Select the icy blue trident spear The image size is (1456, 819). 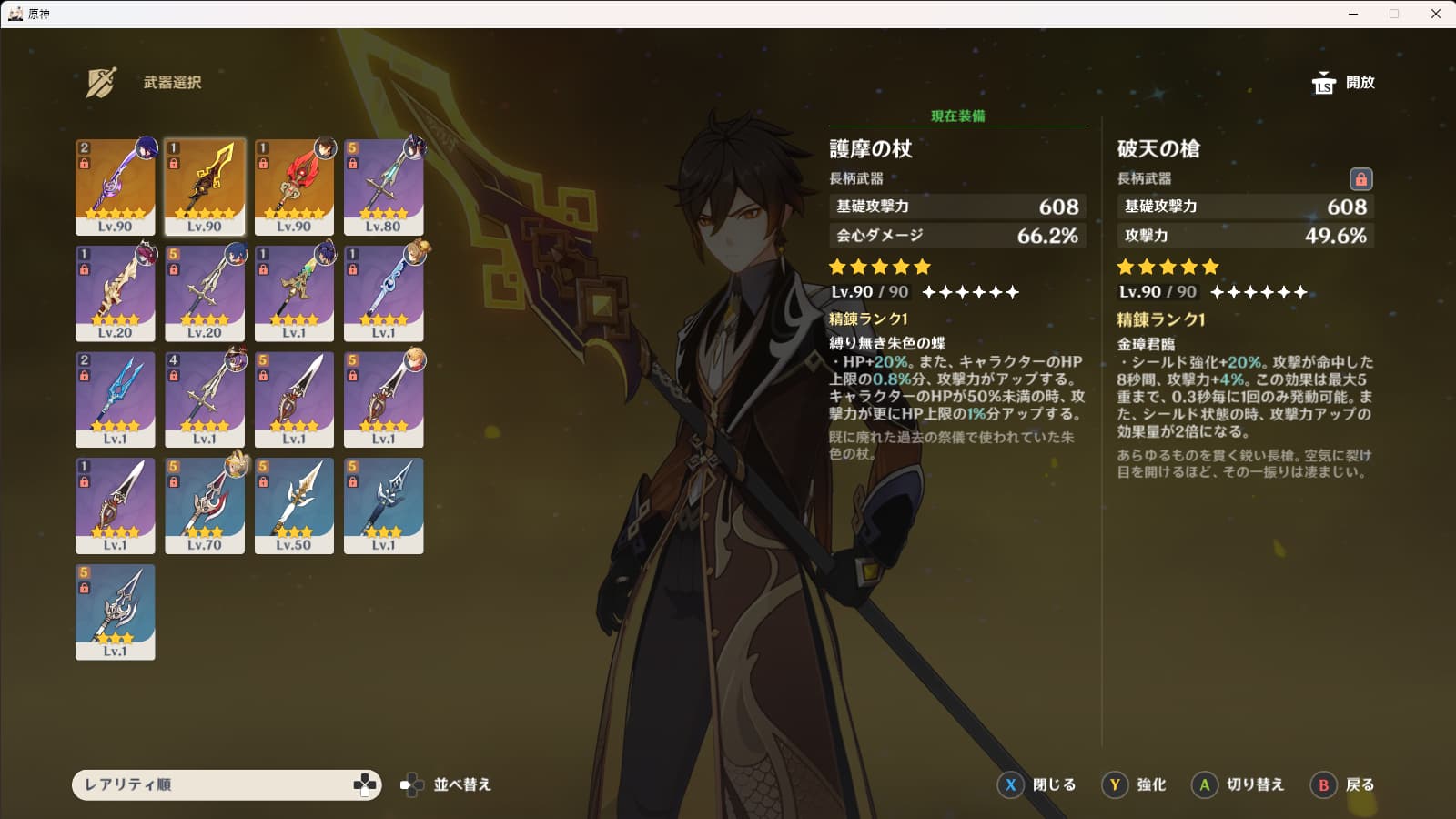[116, 399]
